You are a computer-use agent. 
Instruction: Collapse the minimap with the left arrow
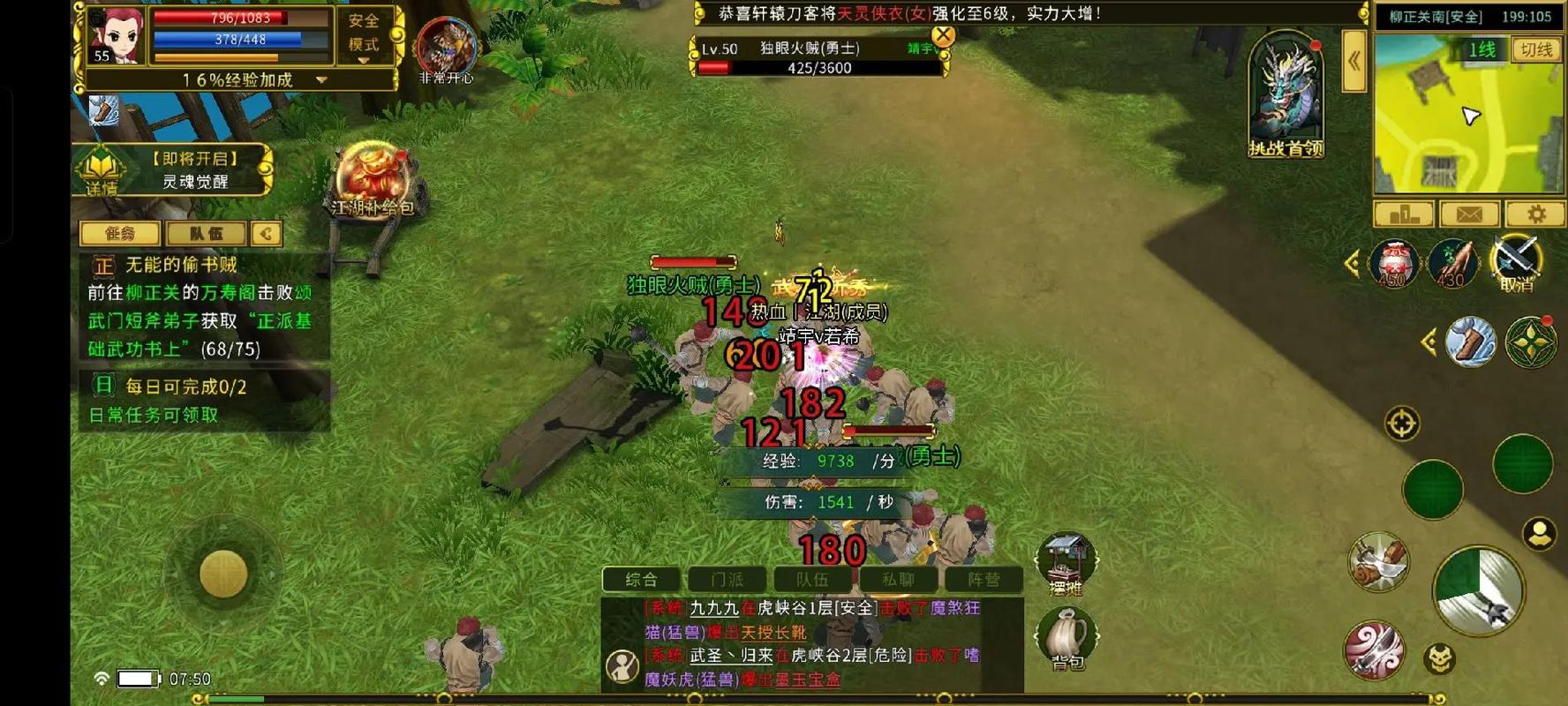(1353, 62)
